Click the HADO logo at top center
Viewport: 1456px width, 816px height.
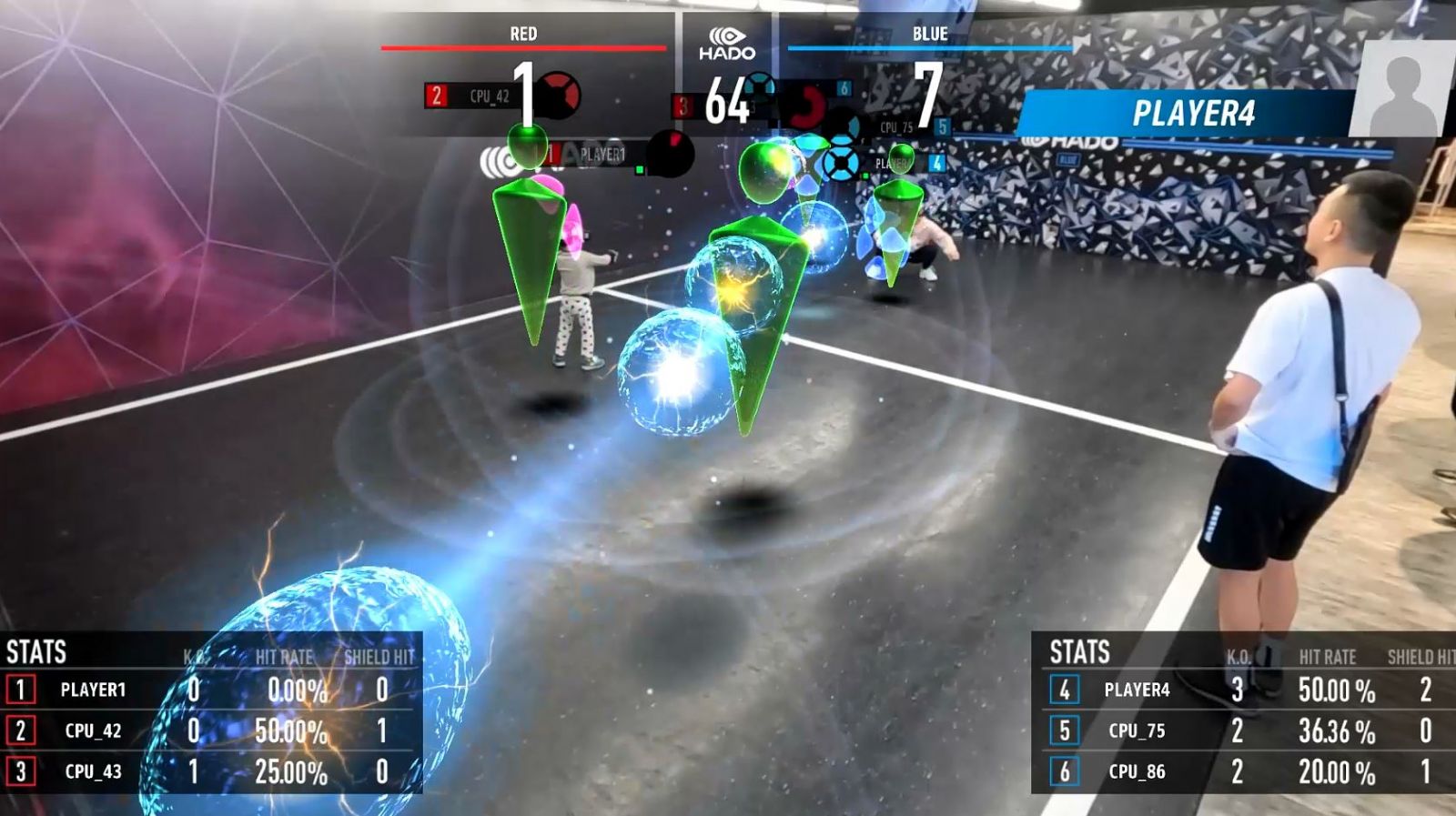727,43
